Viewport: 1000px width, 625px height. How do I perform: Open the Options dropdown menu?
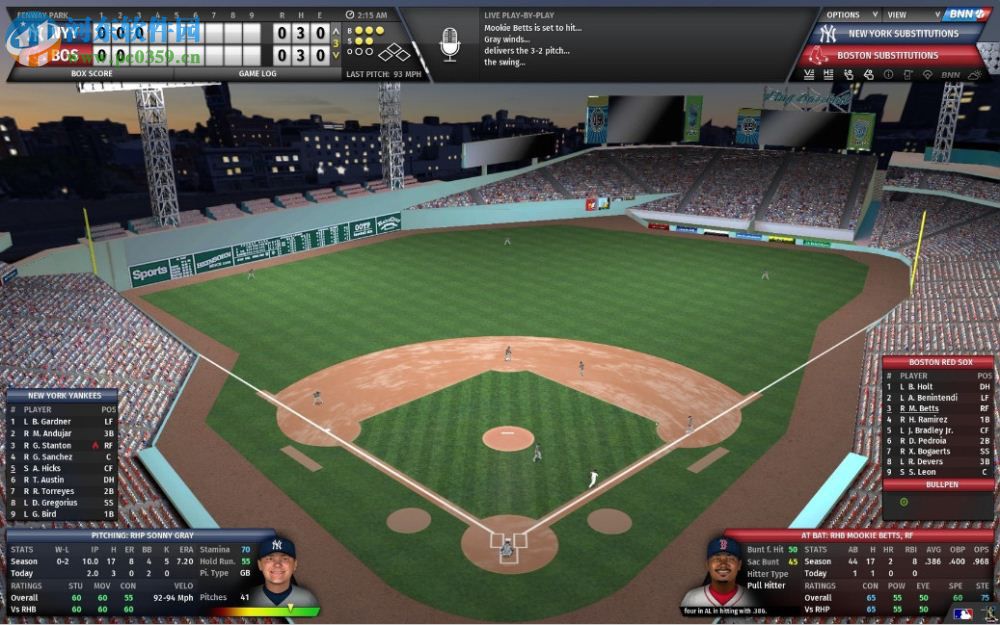(849, 15)
